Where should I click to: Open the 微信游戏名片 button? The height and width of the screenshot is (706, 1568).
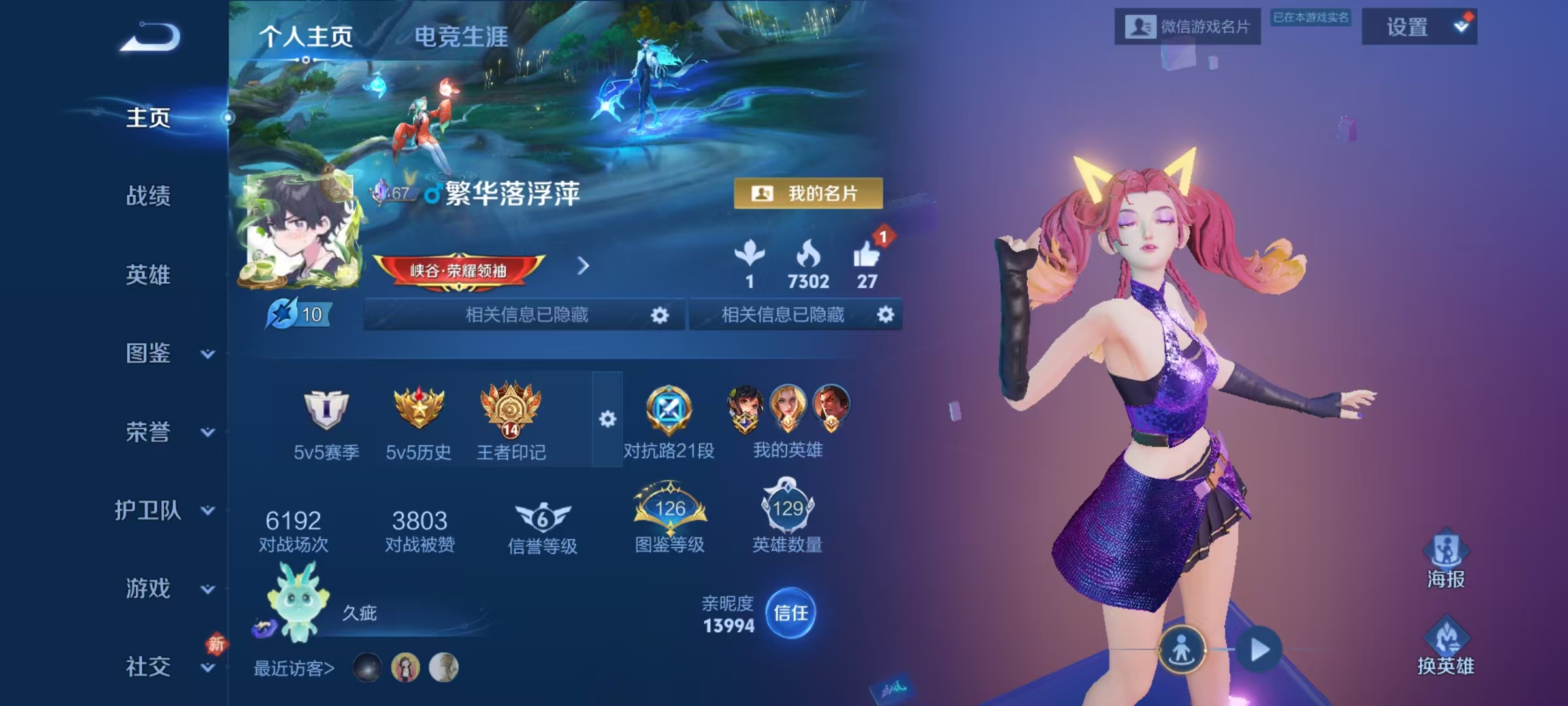[x=1187, y=27]
